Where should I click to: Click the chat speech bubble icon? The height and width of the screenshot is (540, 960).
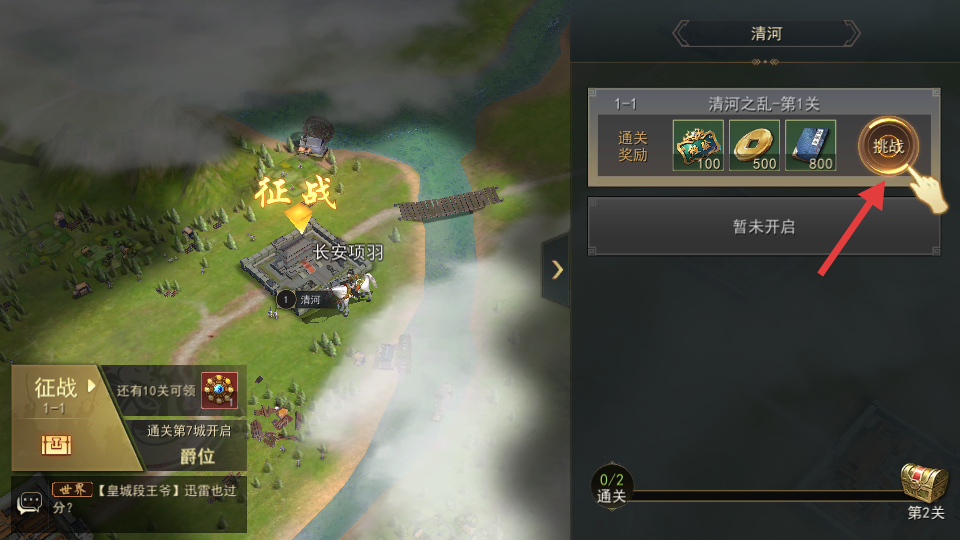(30, 503)
